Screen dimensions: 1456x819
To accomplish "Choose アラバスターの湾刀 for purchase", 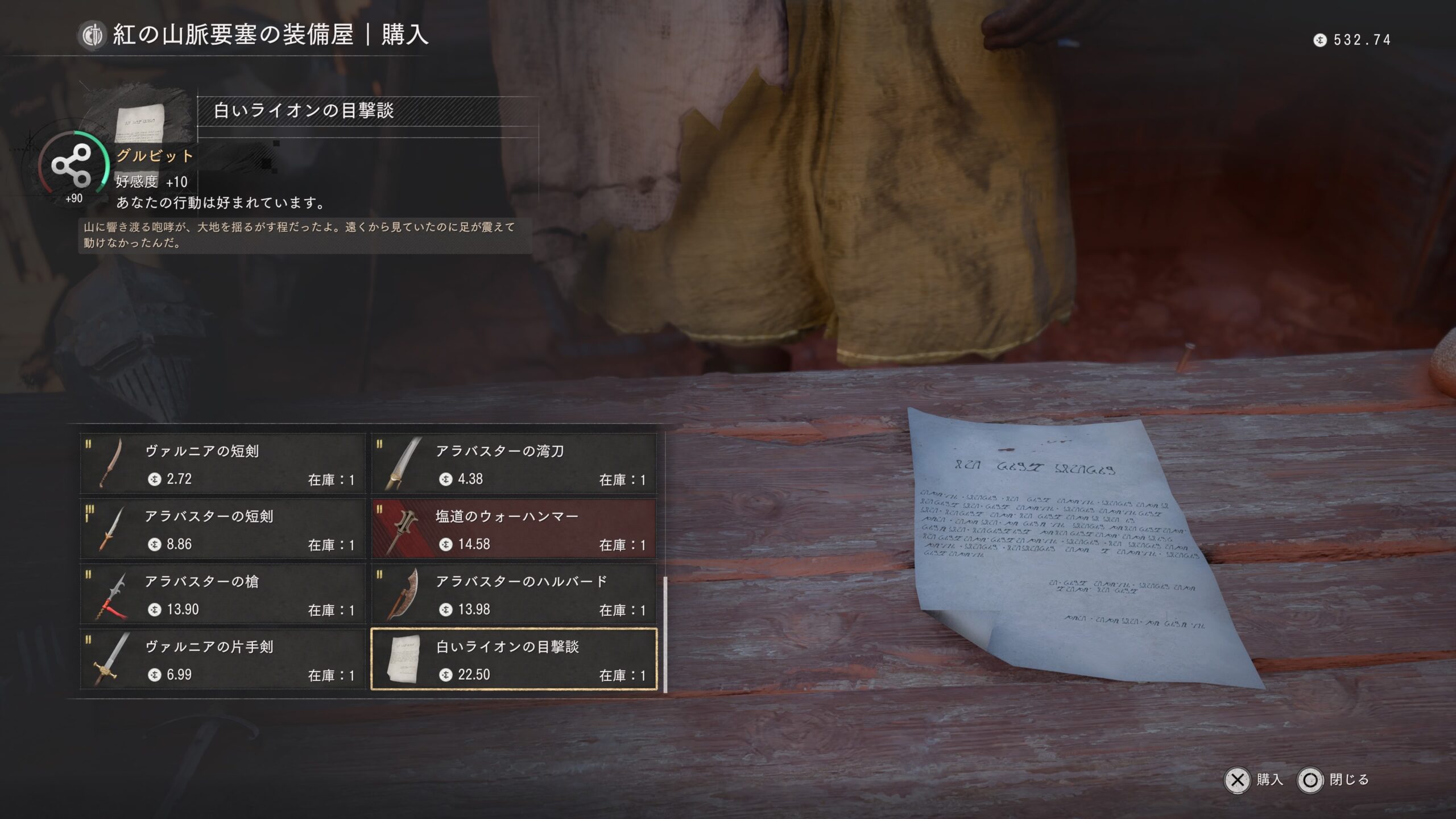I will pyautogui.click(x=514, y=464).
